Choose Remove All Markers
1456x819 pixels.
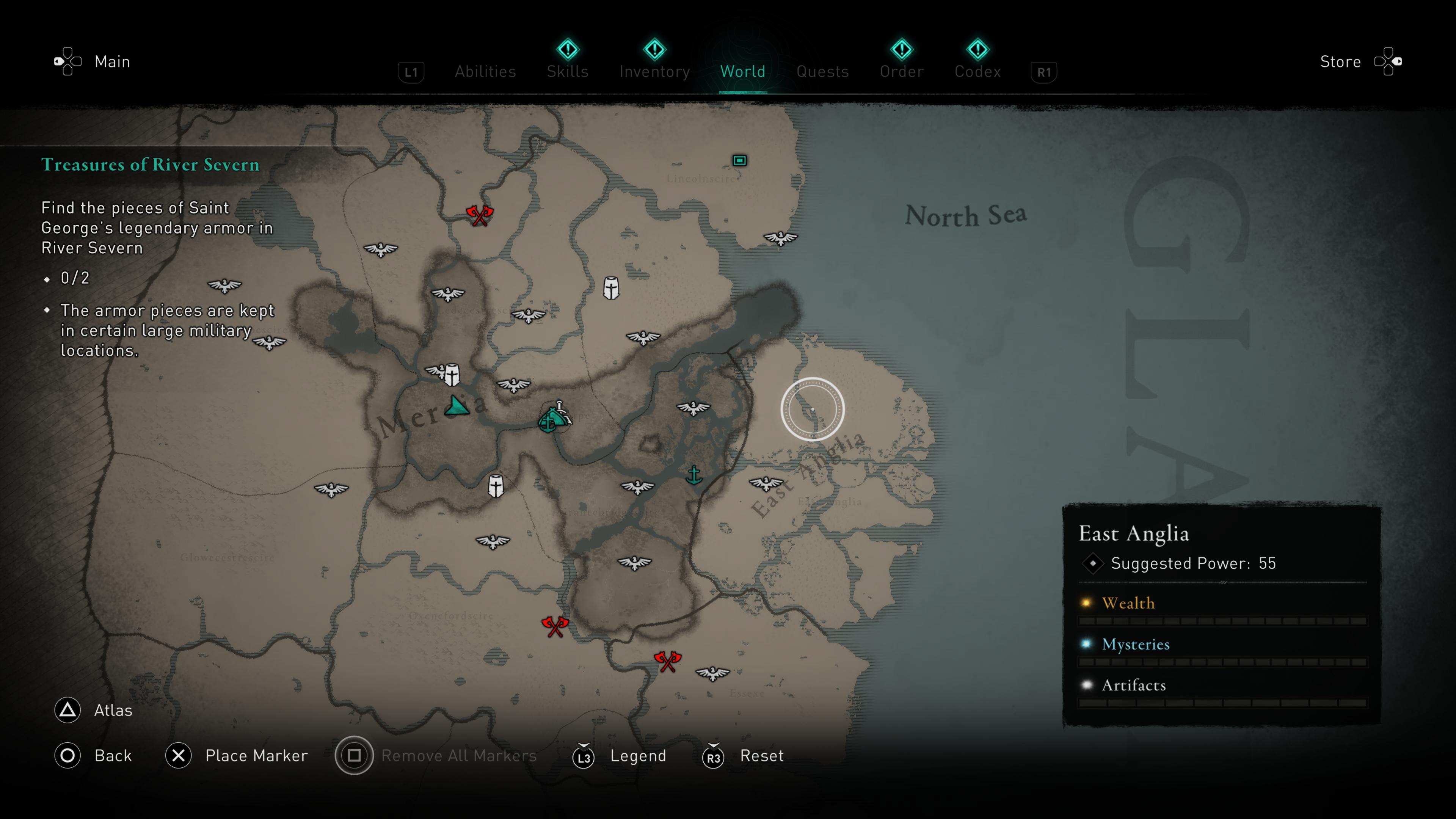point(458,756)
